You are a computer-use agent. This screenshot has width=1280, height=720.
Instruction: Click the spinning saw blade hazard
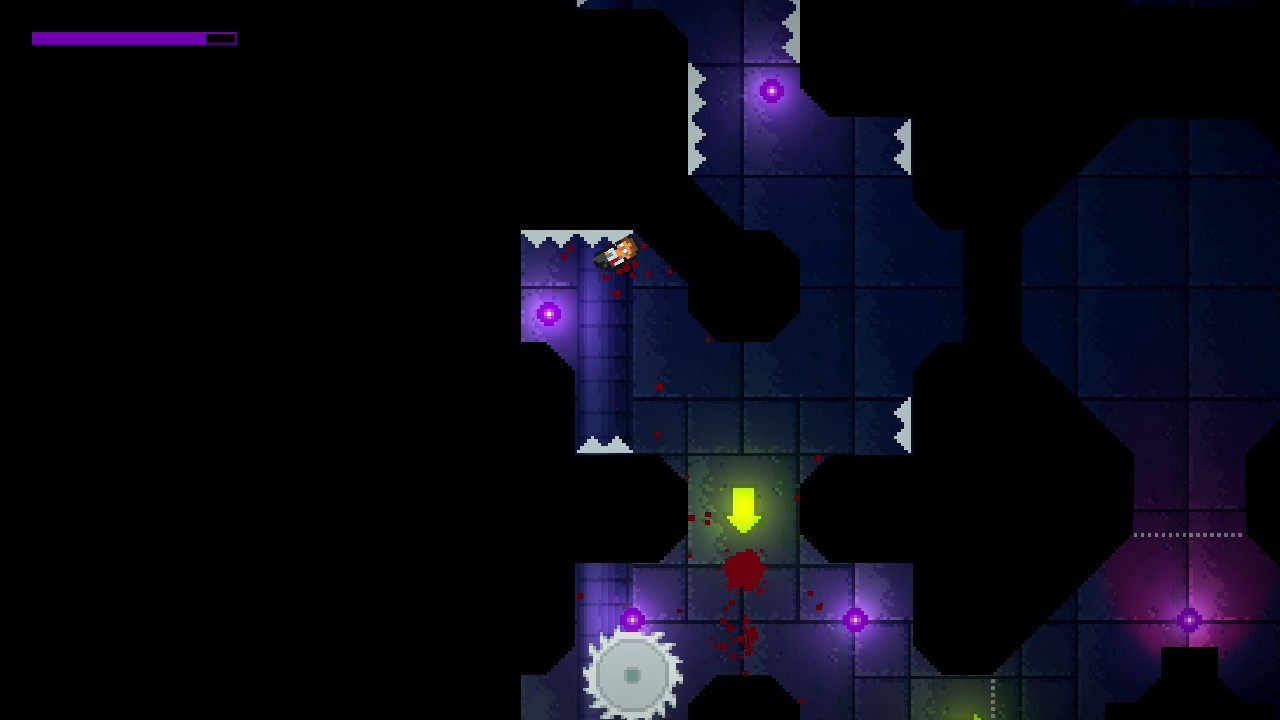[x=633, y=674]
